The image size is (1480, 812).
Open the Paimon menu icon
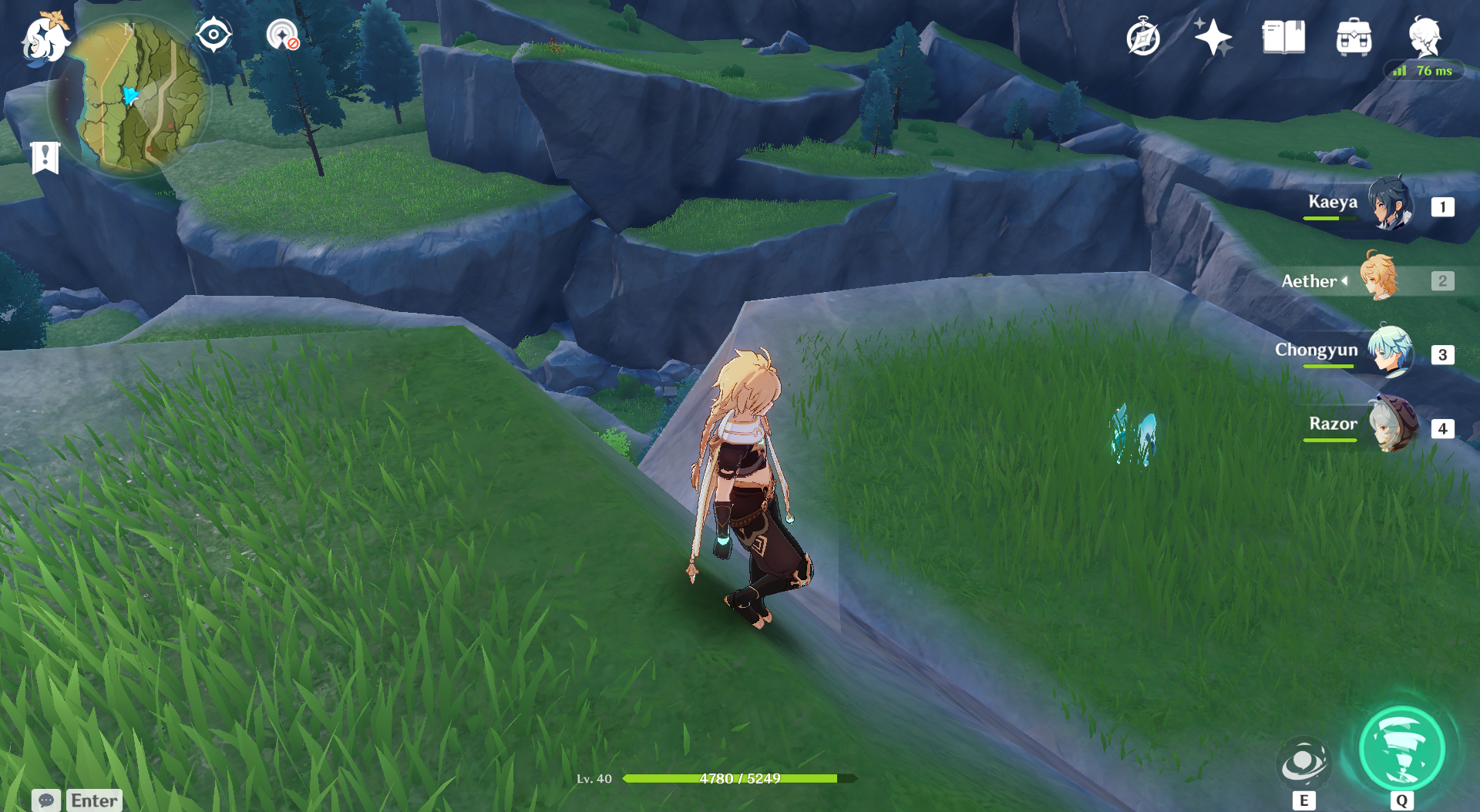45,39
